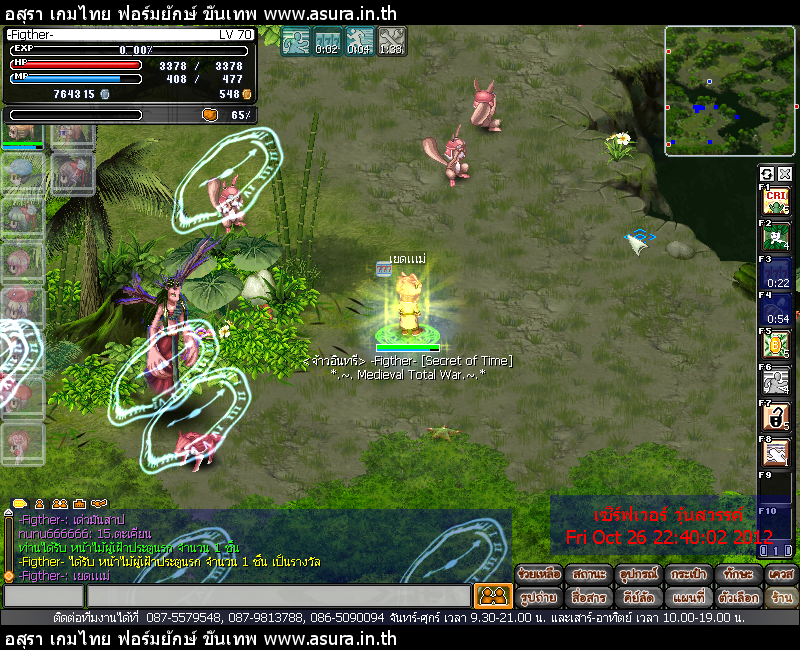Open the ทักษะ (Skills) window
The width and height of the screenshot is (800, 650).
(737, 575)
